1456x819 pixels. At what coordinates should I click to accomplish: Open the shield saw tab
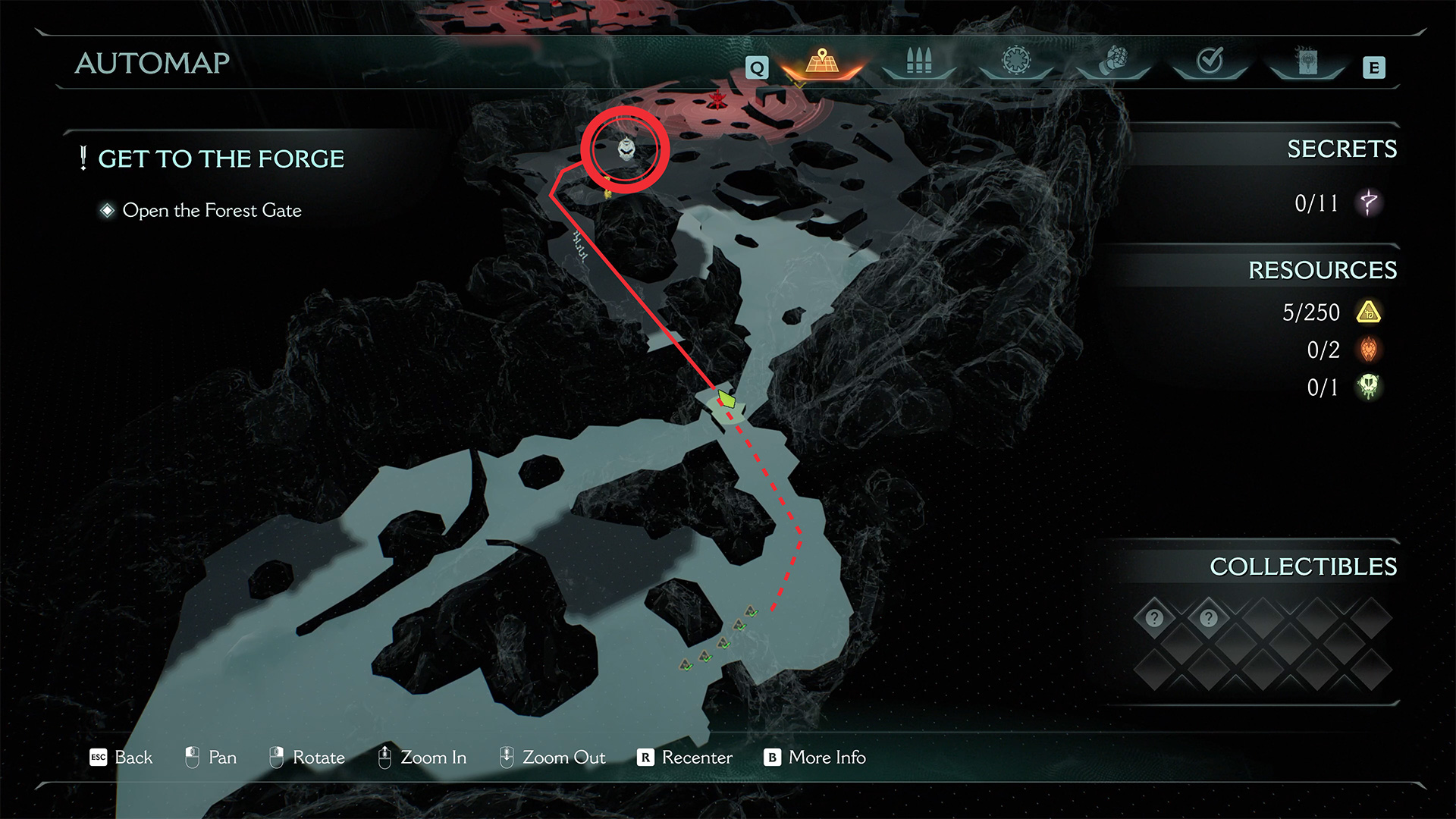[x=1015, y=61]
